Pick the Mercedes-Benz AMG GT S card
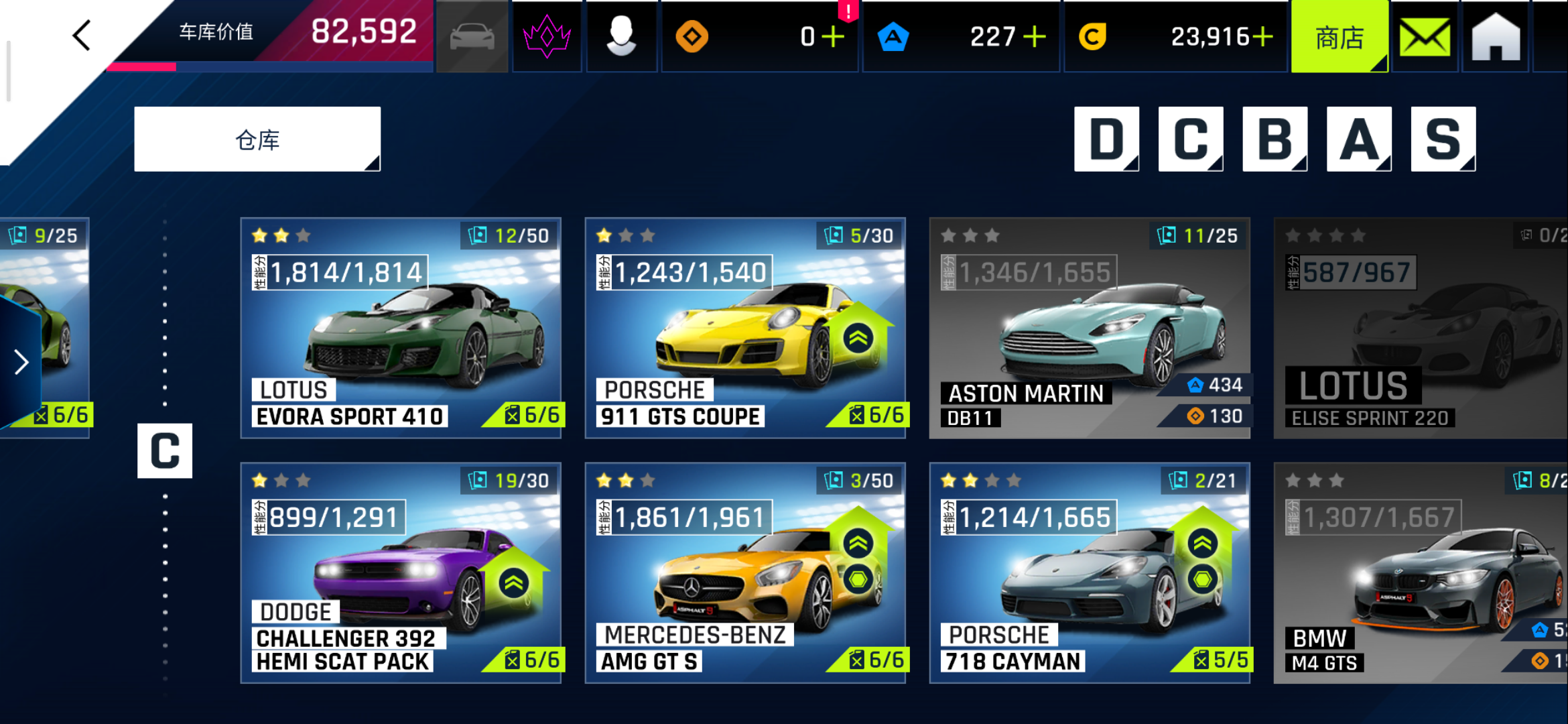The height and width of the screenshot is (724, 1568). (745, 573)
